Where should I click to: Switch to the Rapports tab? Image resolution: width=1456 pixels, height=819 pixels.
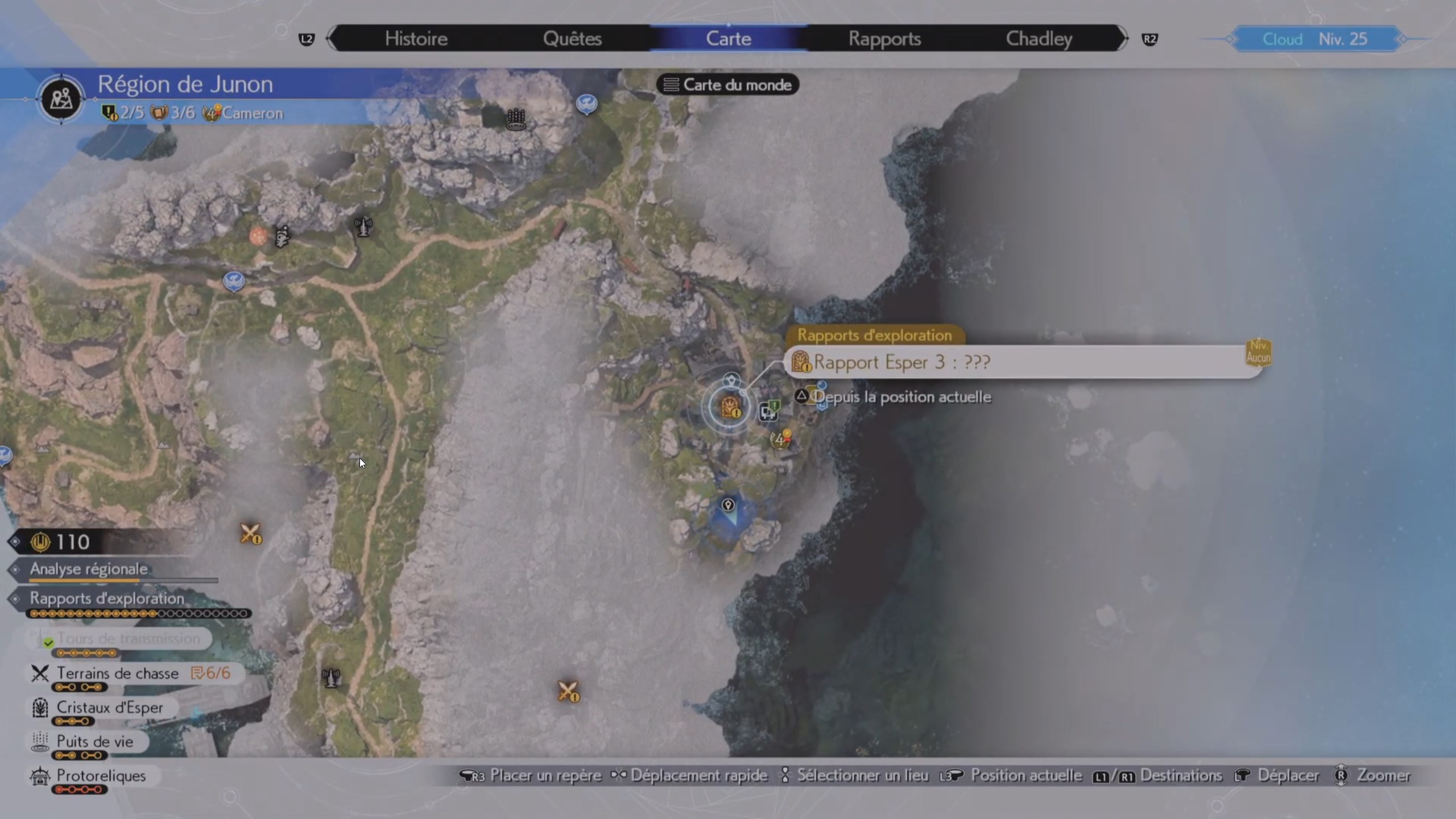click(x=885, y=38)
